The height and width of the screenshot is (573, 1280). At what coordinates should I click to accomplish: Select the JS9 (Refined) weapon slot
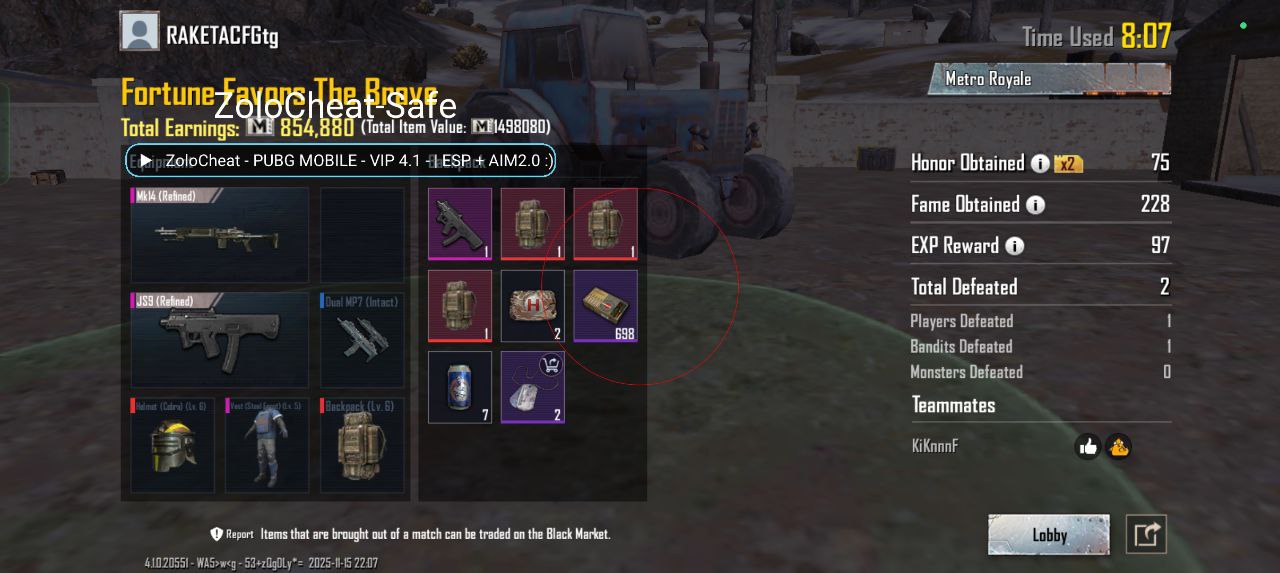pos(220,340)
